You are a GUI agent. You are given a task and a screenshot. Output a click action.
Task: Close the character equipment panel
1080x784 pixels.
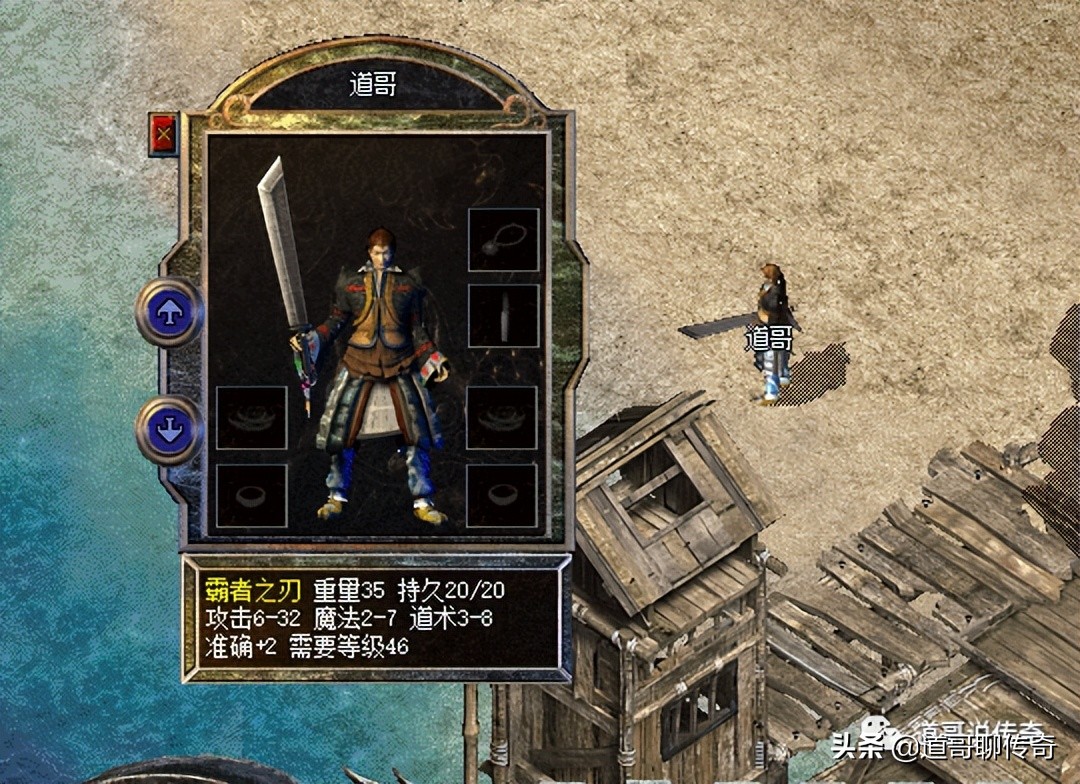[x=163, y=132]
